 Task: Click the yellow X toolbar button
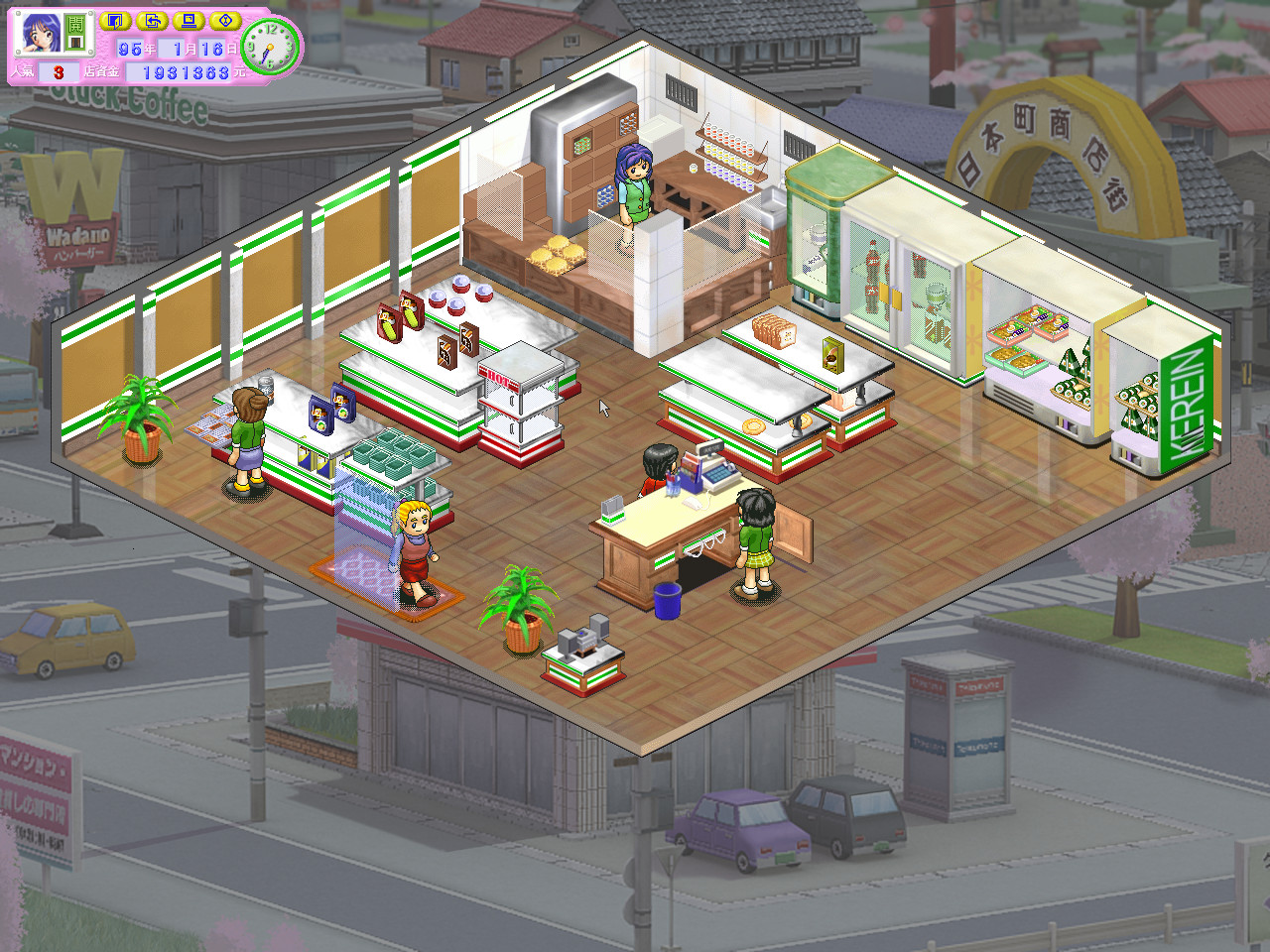pos(225,21)
